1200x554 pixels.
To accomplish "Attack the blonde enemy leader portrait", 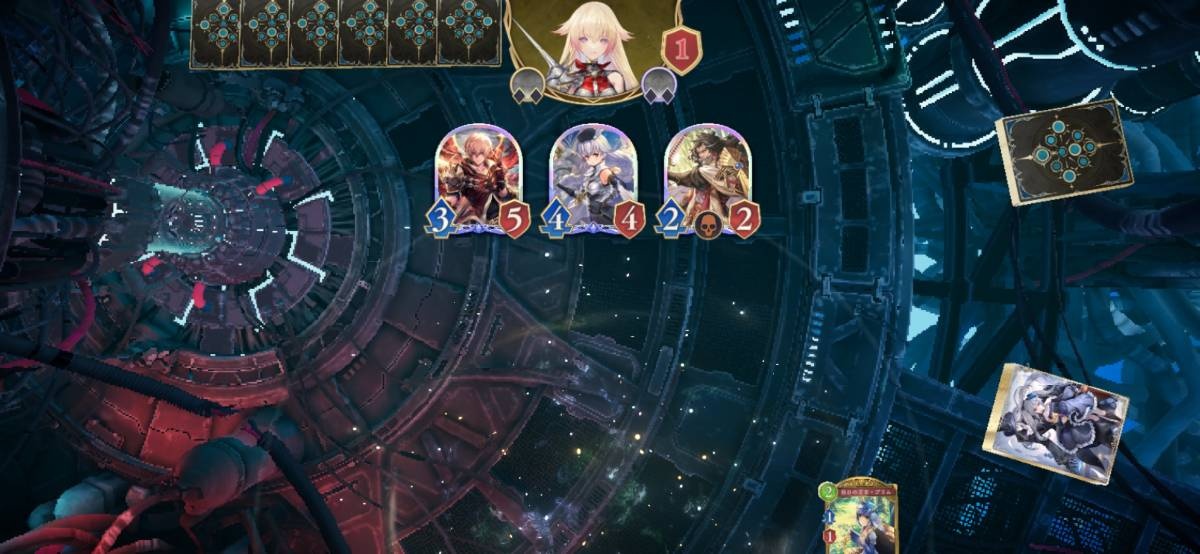I will pyautogui.click(x=591, y=45).
